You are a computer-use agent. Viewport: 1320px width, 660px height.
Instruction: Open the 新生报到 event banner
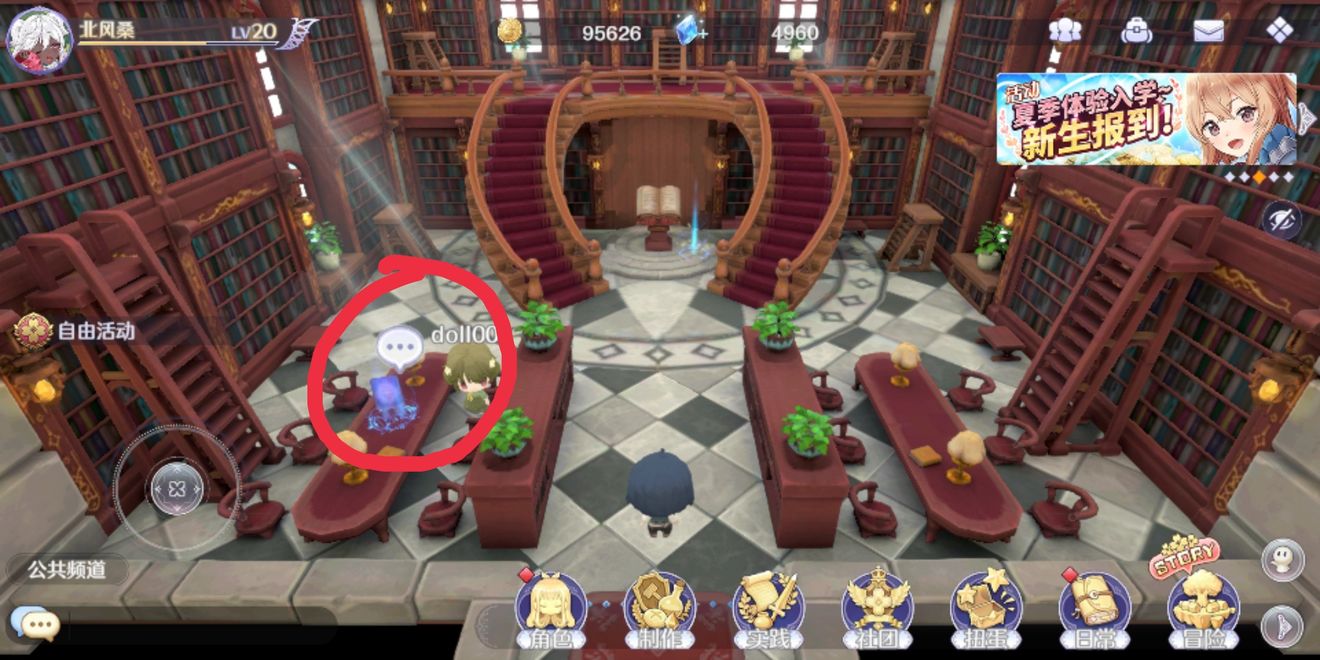(x=1146, y=119)
